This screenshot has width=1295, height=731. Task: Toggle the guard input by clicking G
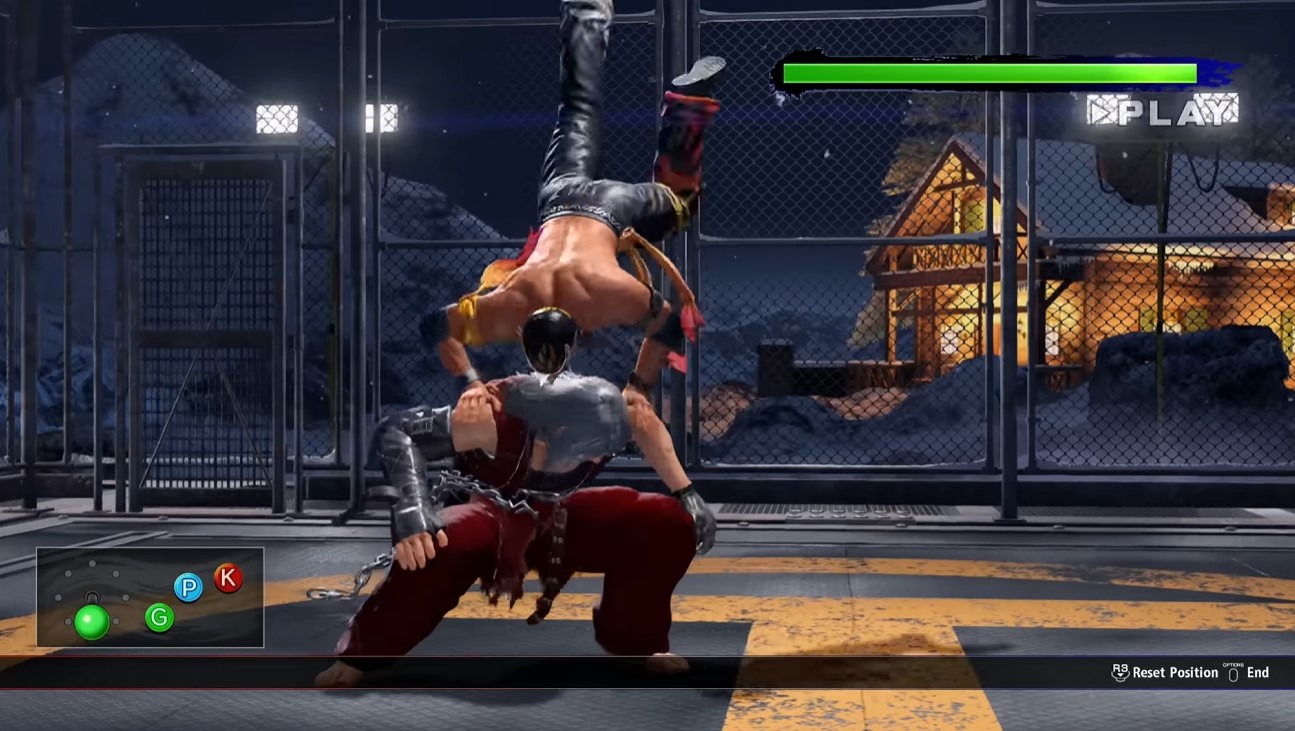[x=159, y=618]
